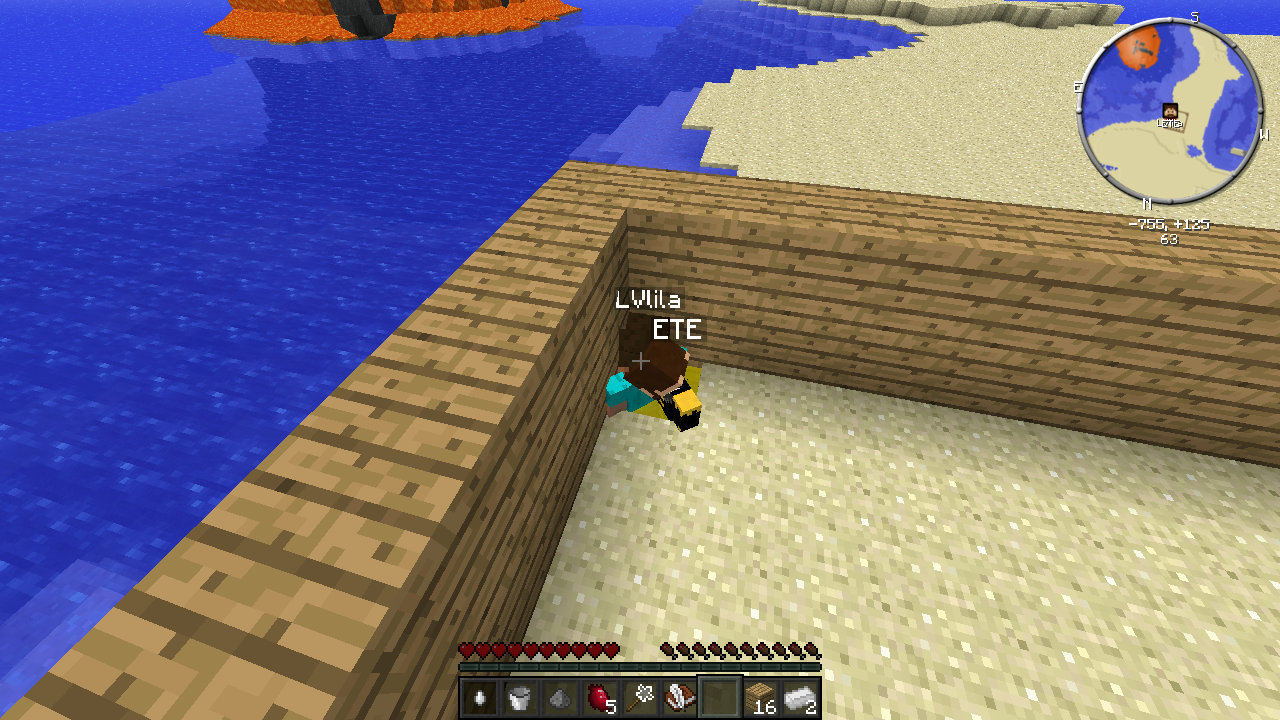1280x720 pixels.
Task: Select the empty bucket hotbar slot
Action: 519,697
